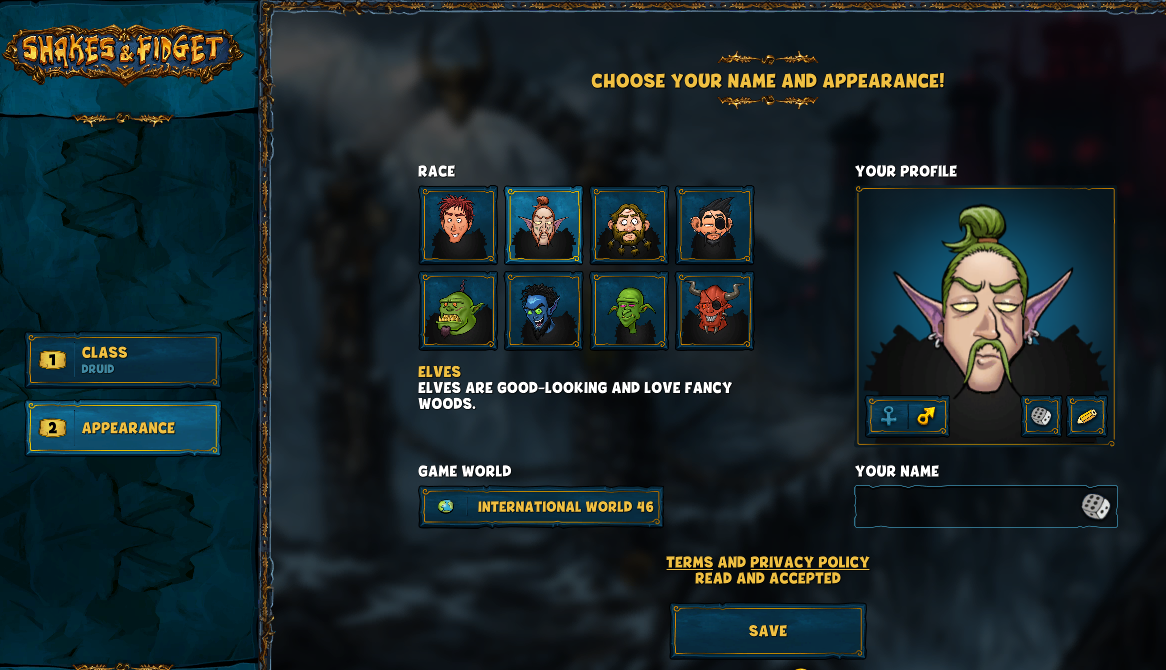Set character gender to male
Image resolution: width=1166 pixels, height=670 pixels.
point(927,415)
